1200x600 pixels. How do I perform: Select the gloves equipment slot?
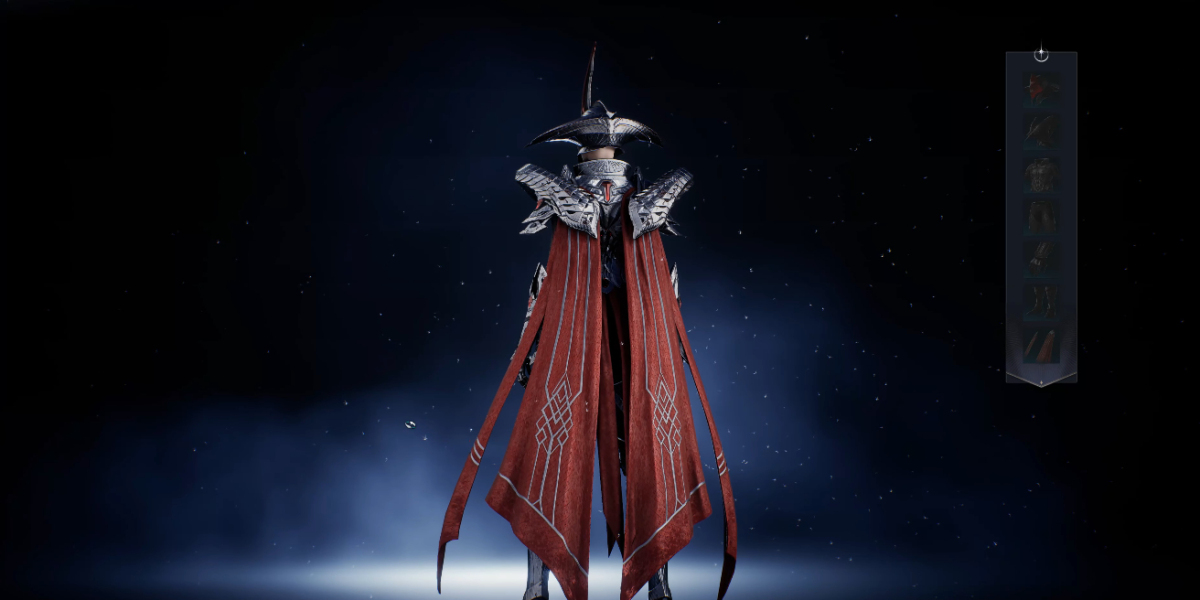(1041, 258)
